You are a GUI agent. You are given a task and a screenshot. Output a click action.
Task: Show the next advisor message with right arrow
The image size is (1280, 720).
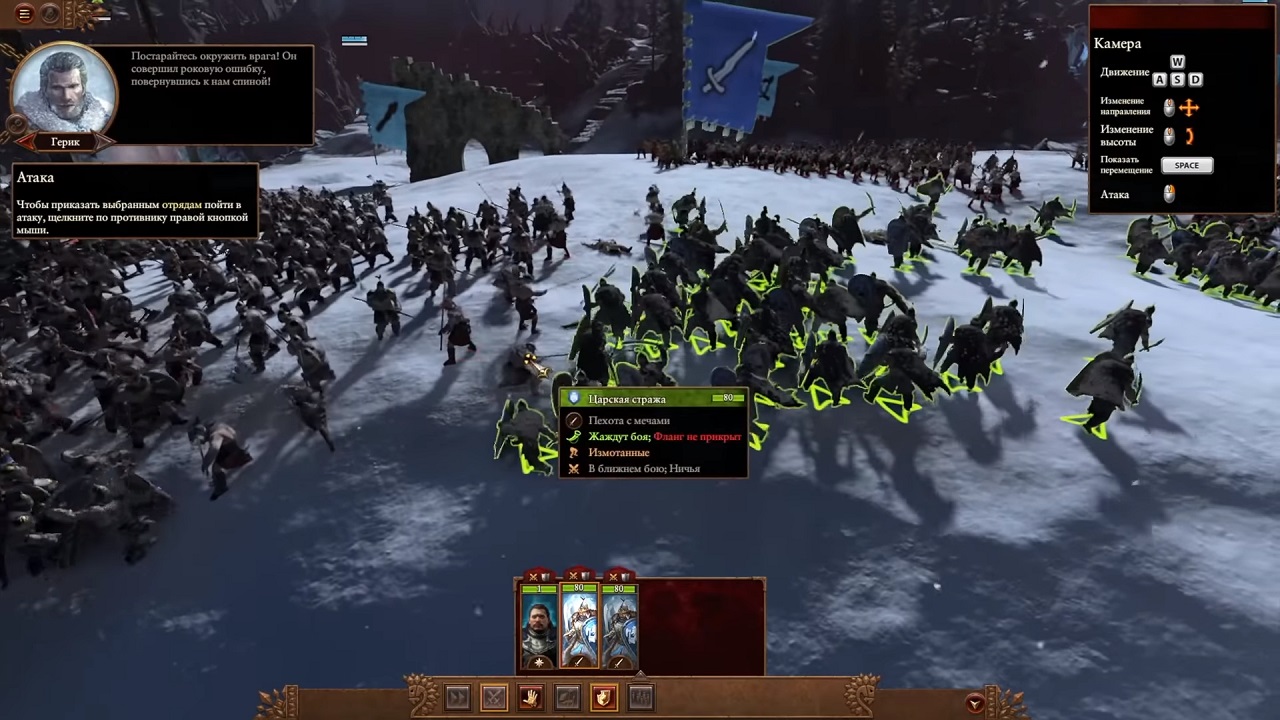point(106,142)
